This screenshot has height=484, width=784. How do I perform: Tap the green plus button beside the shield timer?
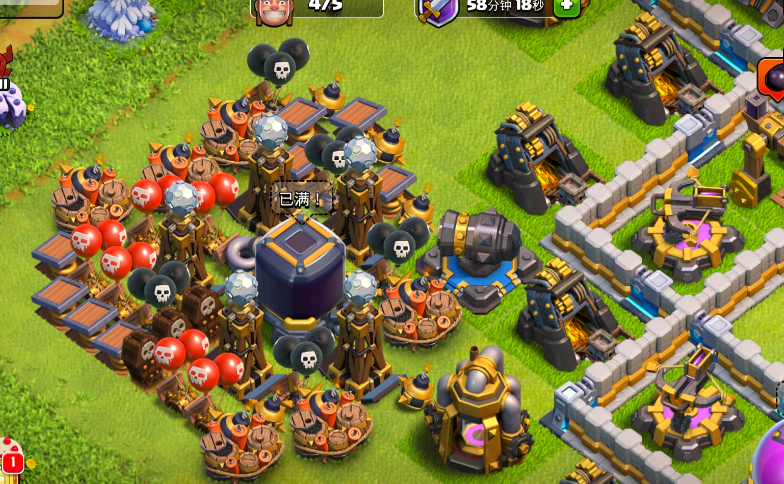click(566, 5)
